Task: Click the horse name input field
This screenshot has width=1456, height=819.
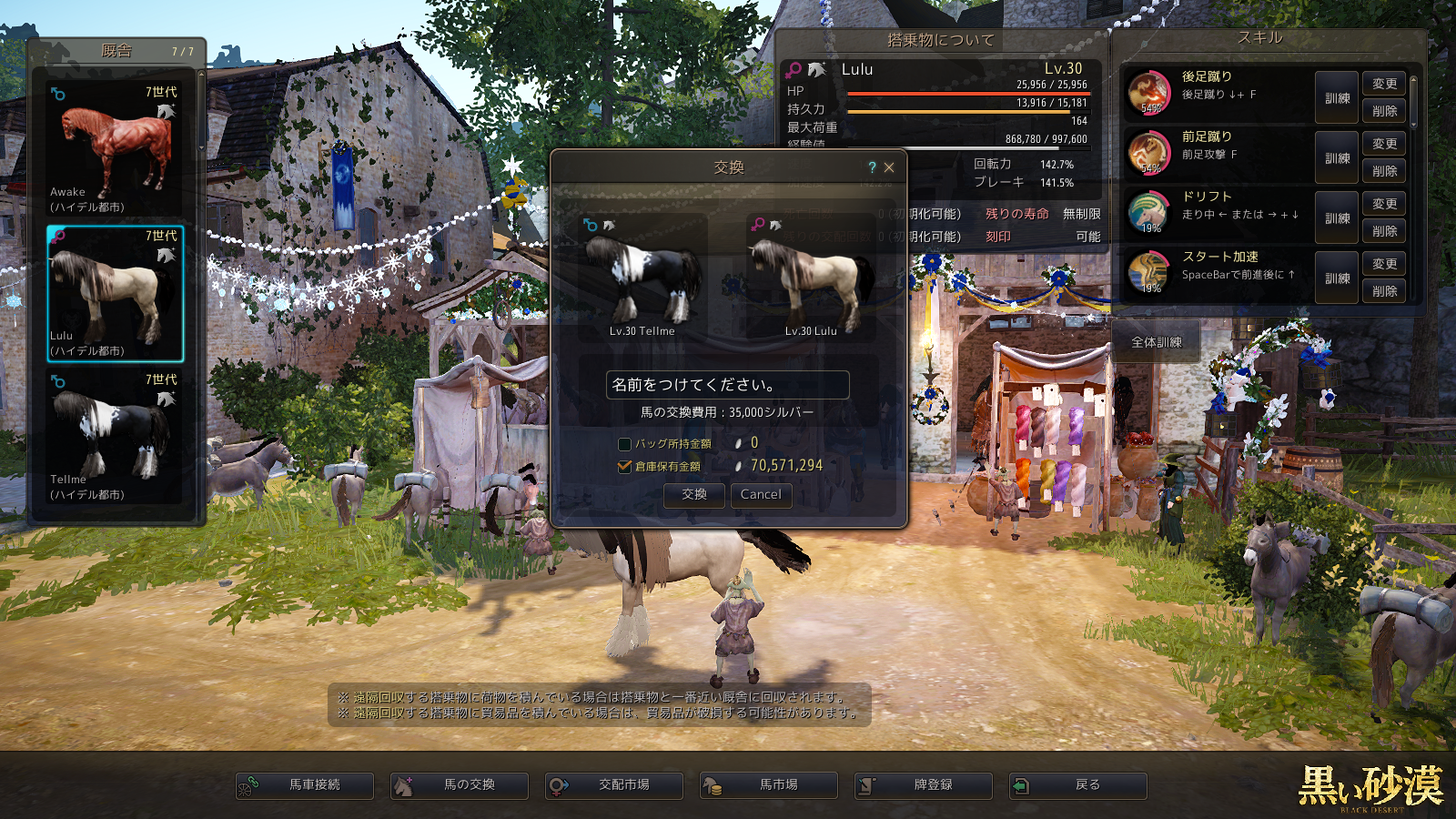Action: 727,385
